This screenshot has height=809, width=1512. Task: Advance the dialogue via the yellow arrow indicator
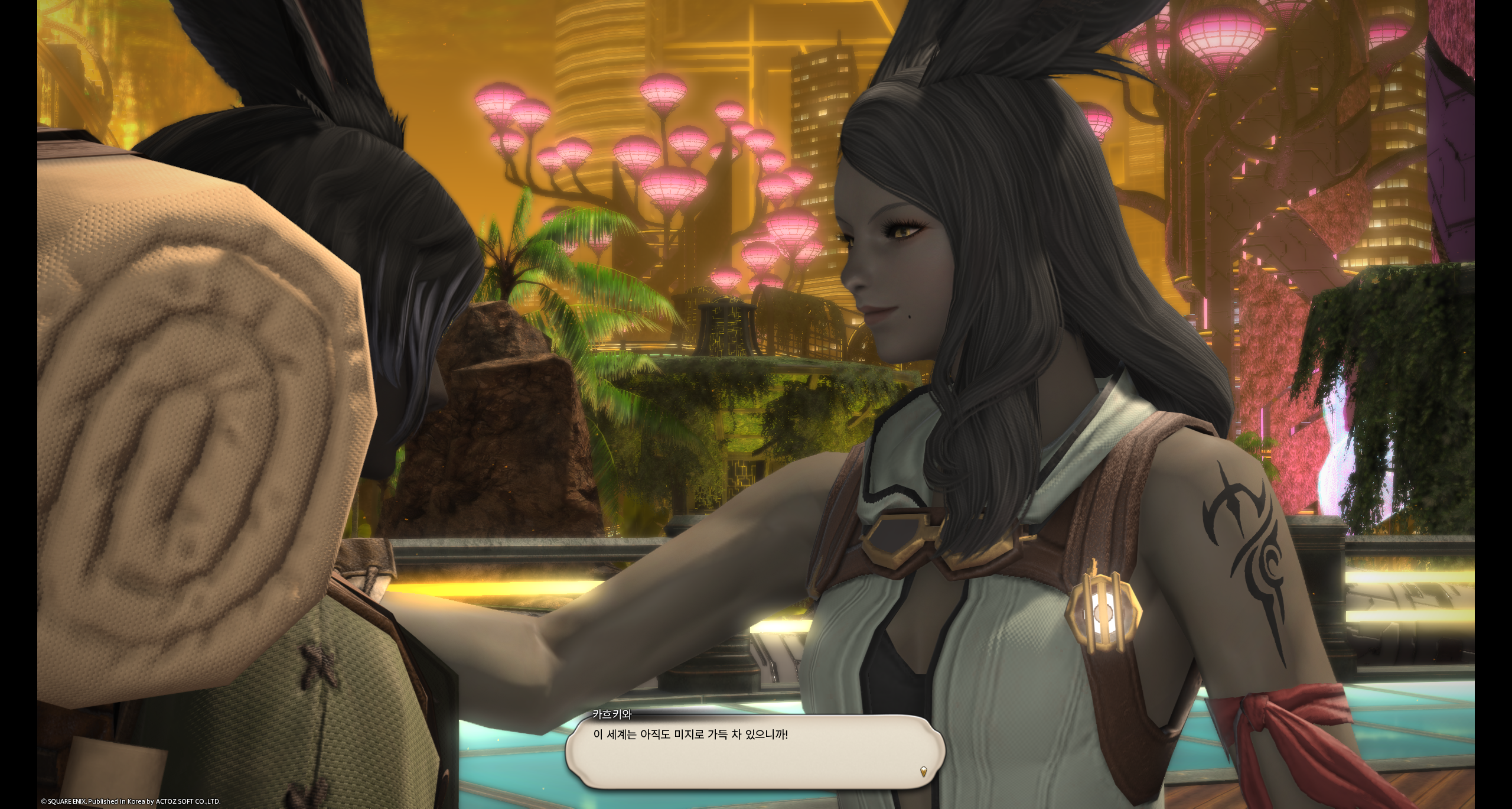924,771
